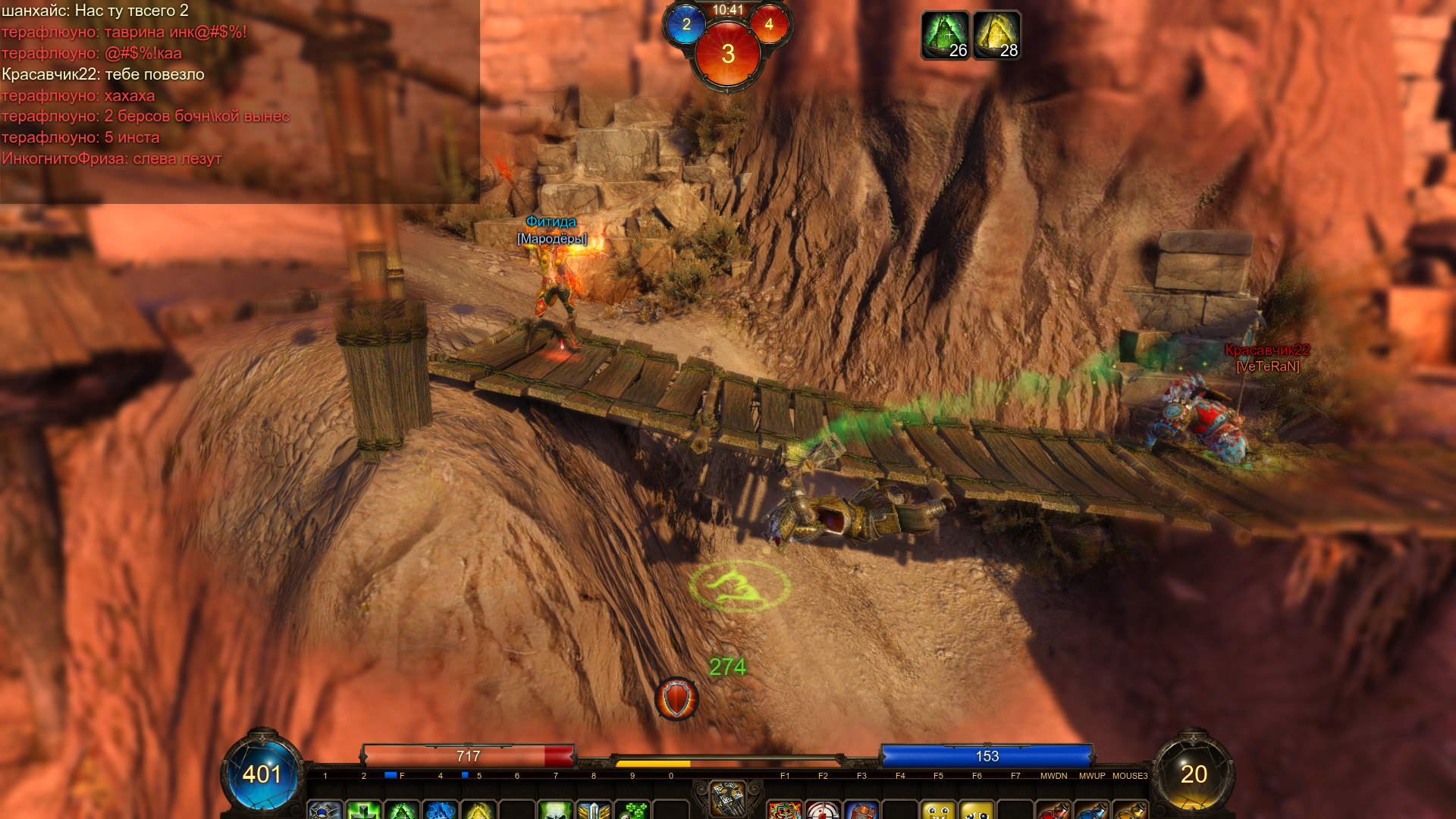Select the orange tower item slot

coord(861,810)
